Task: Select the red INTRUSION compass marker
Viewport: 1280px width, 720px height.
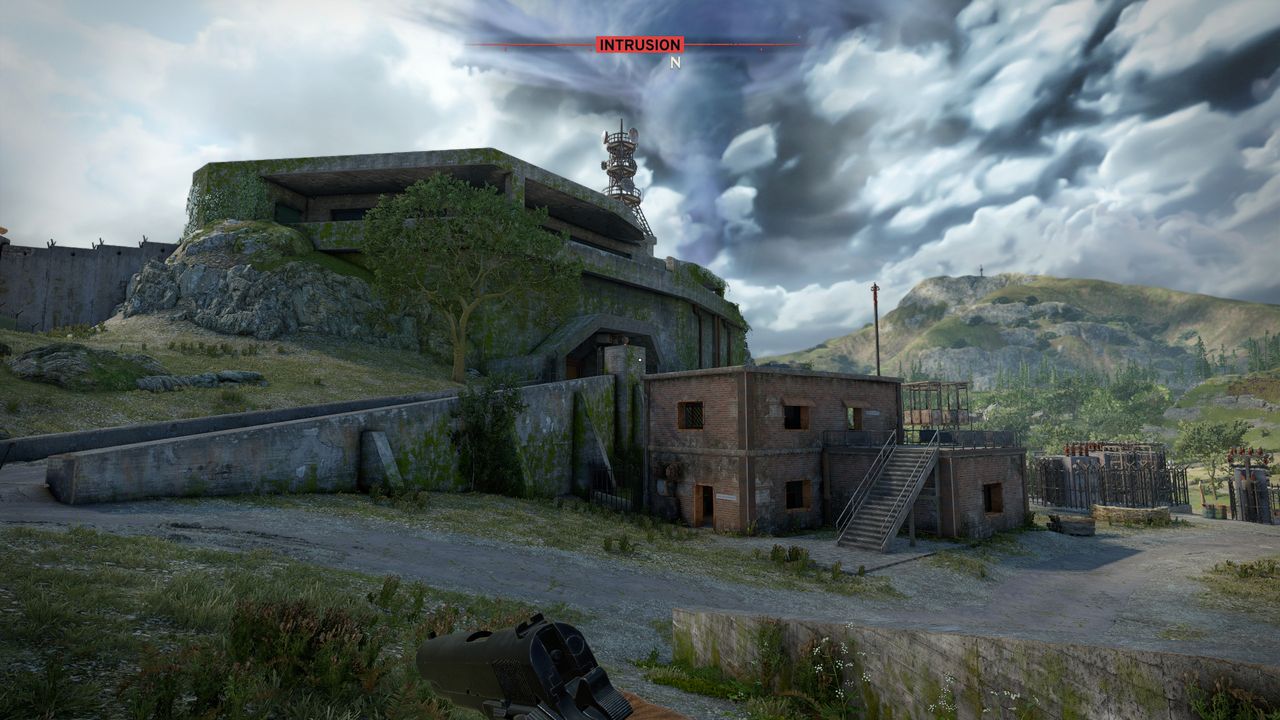Action: tap(640, 44)
